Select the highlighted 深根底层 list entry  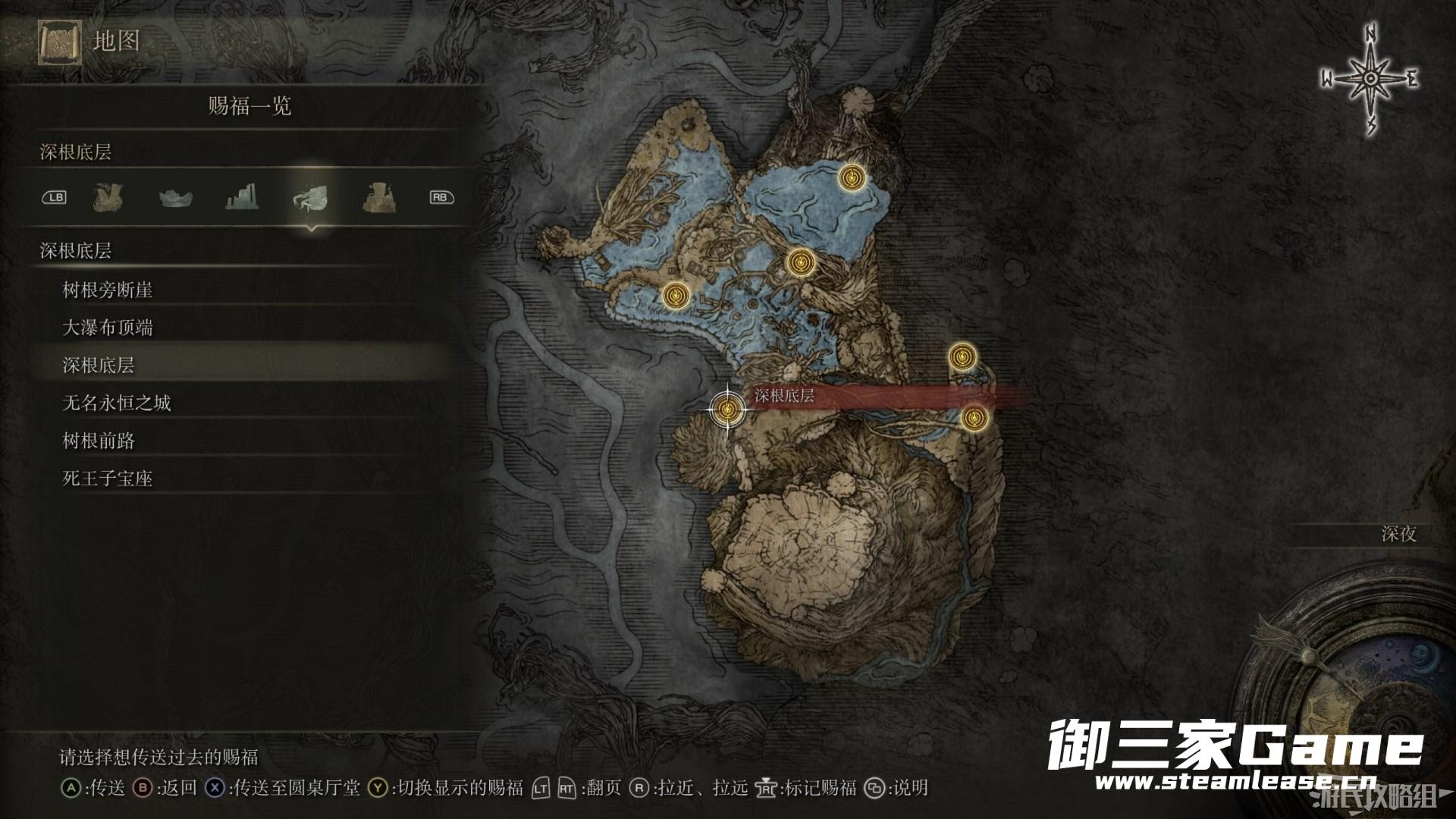[99, 366]
